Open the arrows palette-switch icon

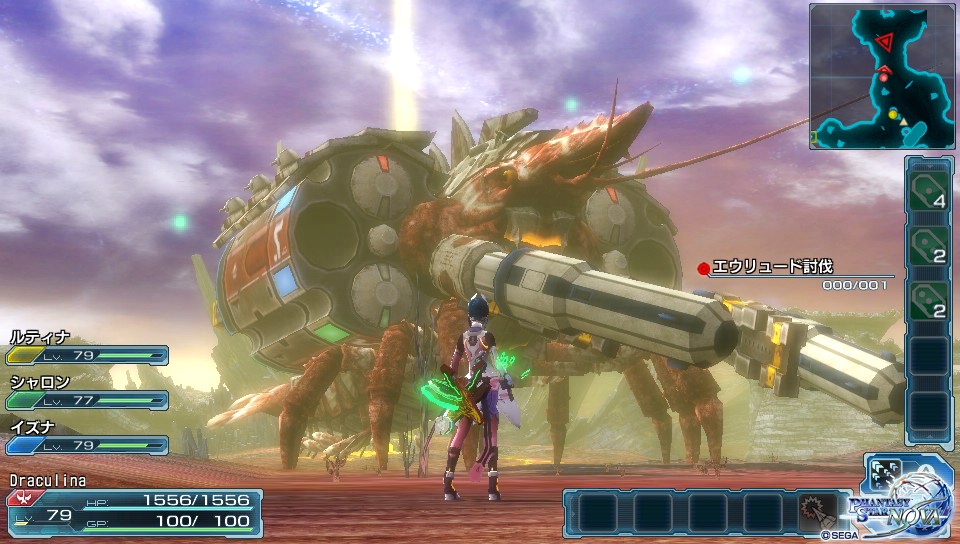(x=887, y=478)
